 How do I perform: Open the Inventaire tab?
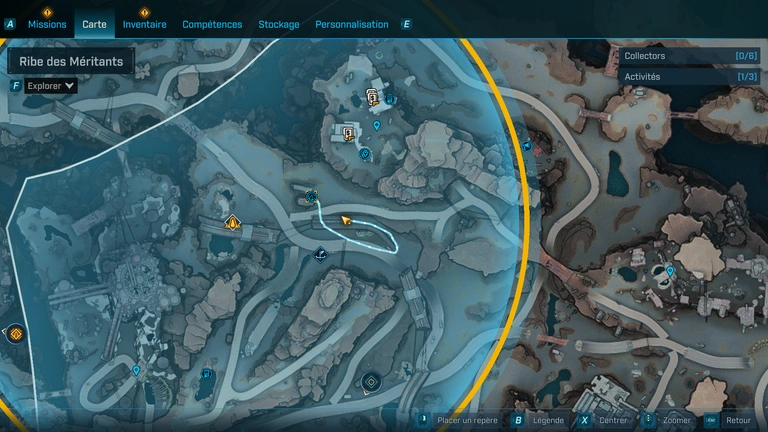pos(144,24)
